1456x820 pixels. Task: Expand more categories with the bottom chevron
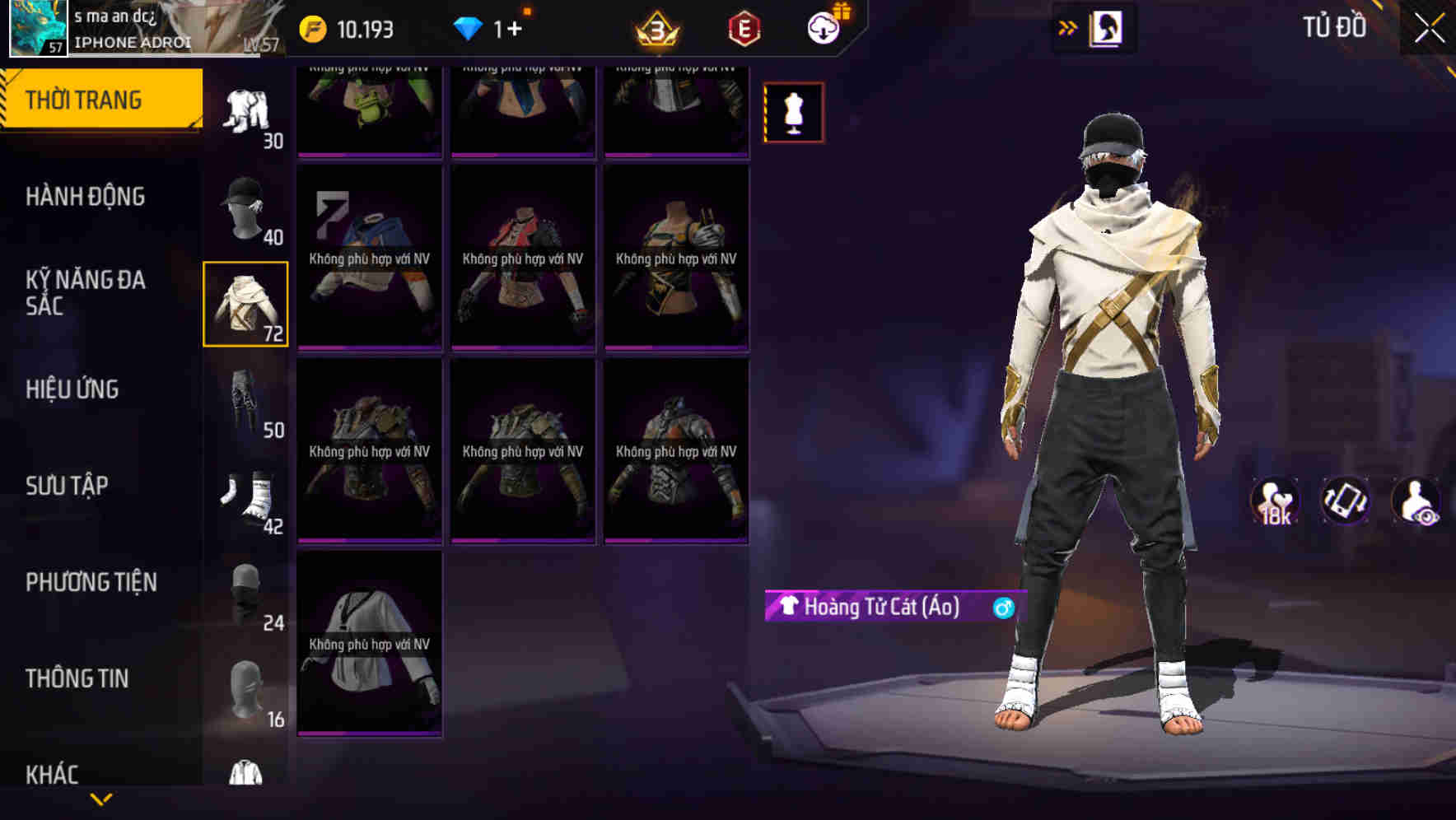(x=102, y=798)
